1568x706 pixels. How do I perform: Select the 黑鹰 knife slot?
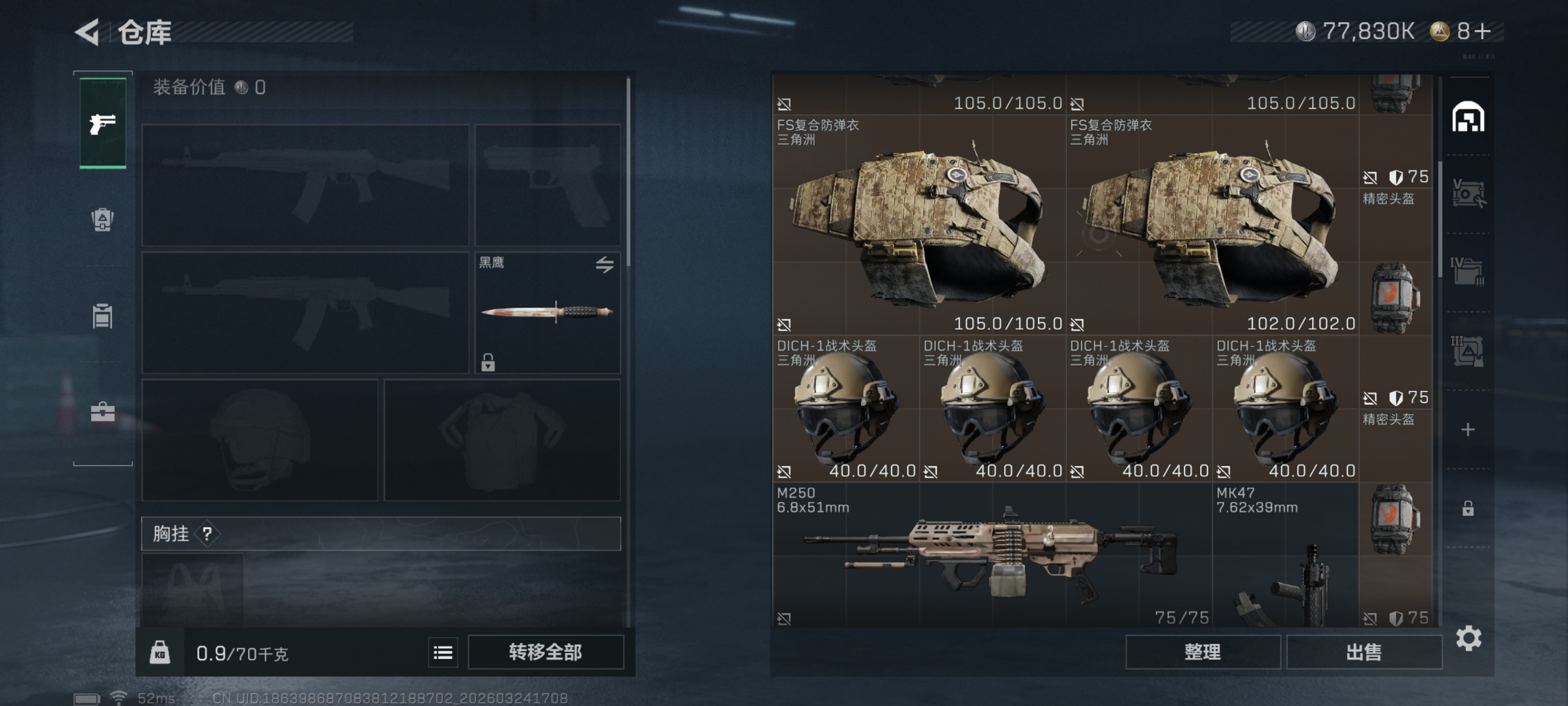point(547,312)
